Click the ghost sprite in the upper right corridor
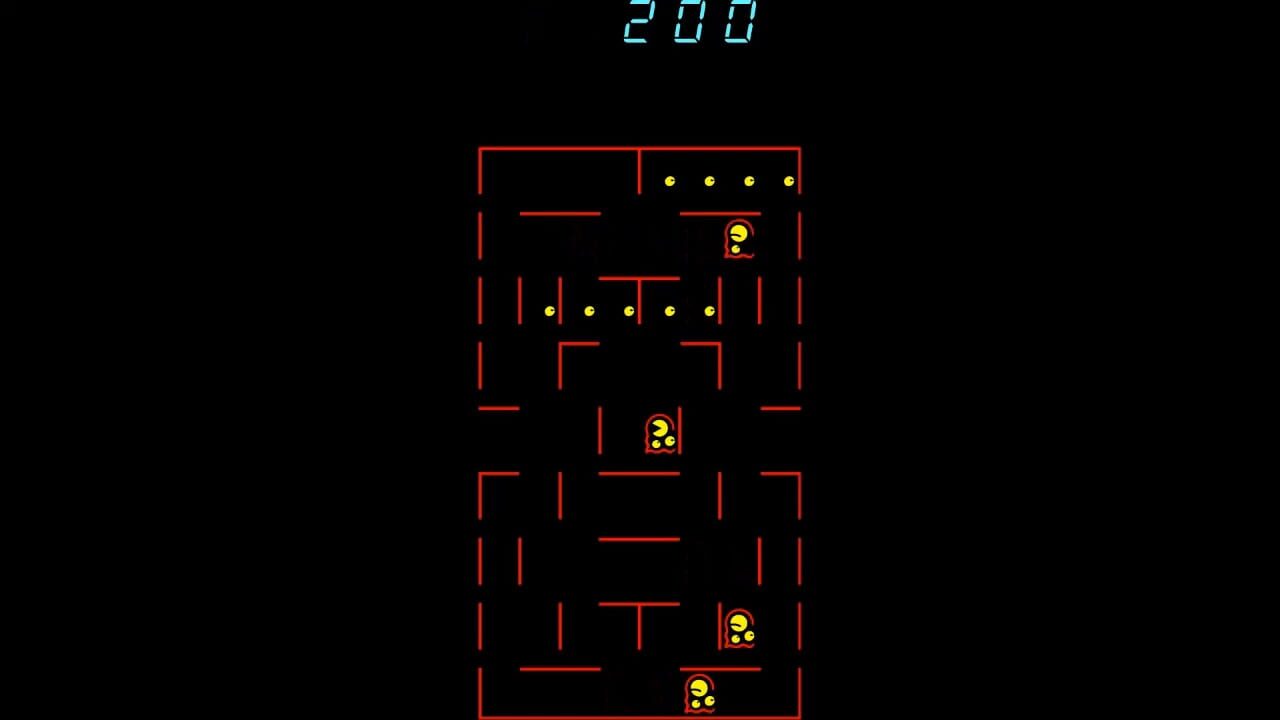Viewport: 1280px width, 720px height. click(737, 238)
